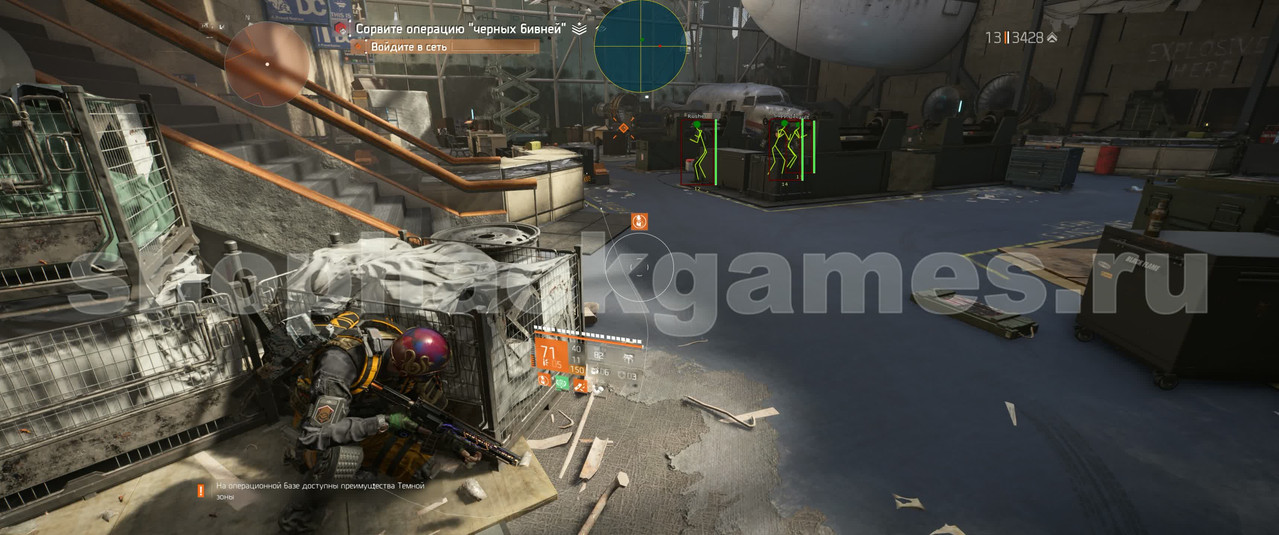The width and height of the screenshot is (1279, 535).
Task: Activate the green skill icon
Action: (562, 381)
